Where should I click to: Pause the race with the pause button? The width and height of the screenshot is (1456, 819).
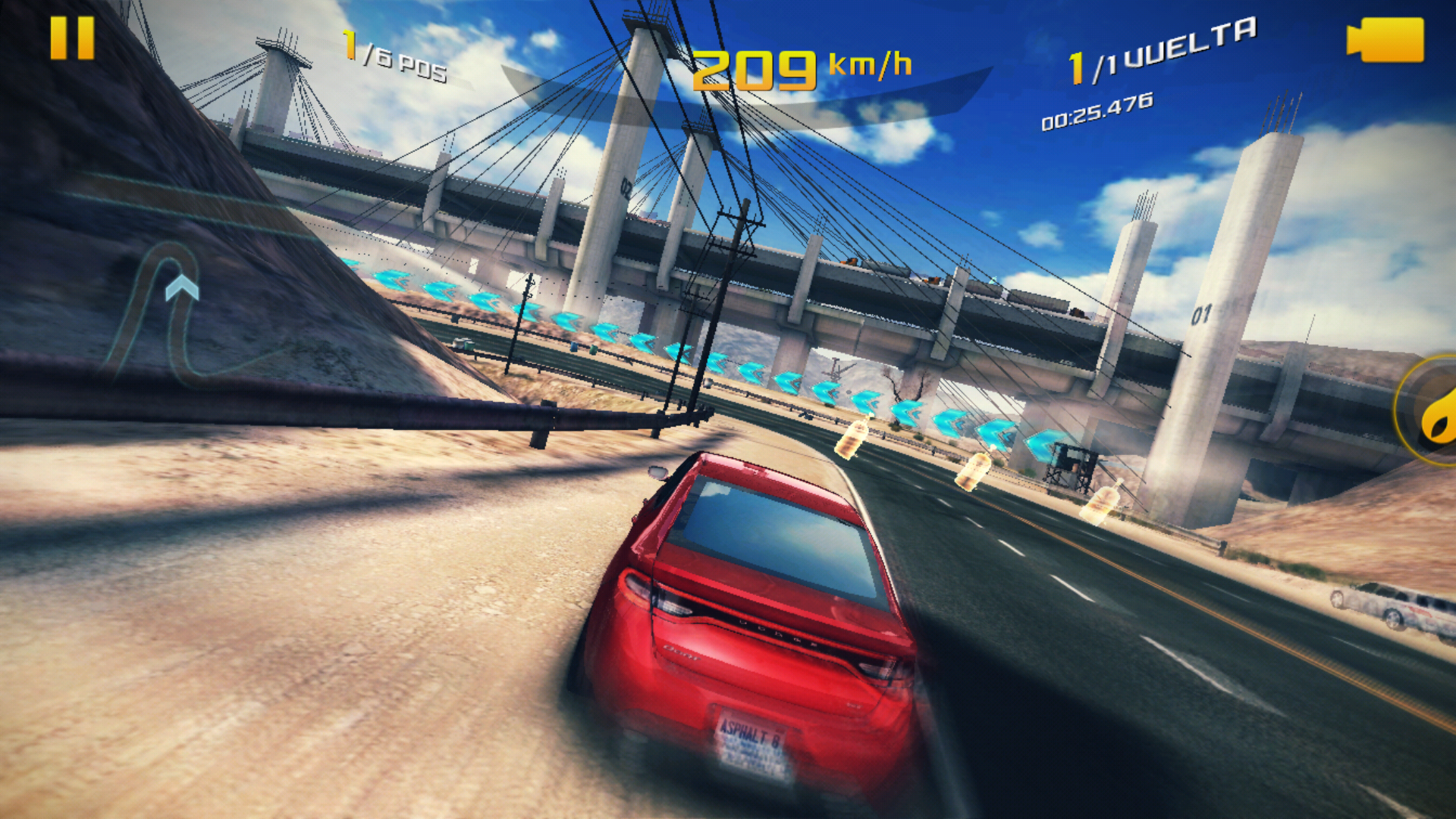72,38
